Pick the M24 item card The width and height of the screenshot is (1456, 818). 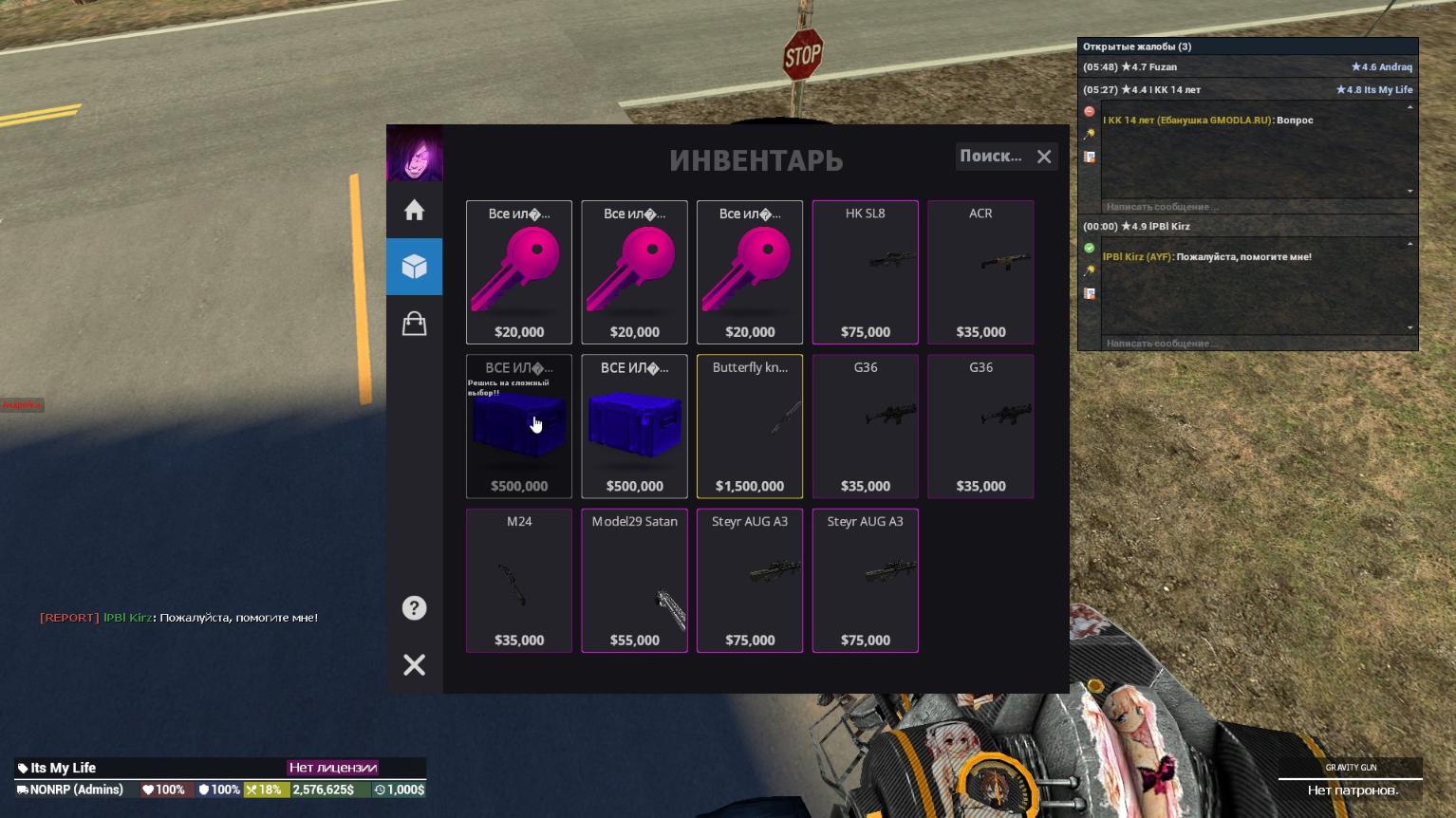[x=519, y=581]
